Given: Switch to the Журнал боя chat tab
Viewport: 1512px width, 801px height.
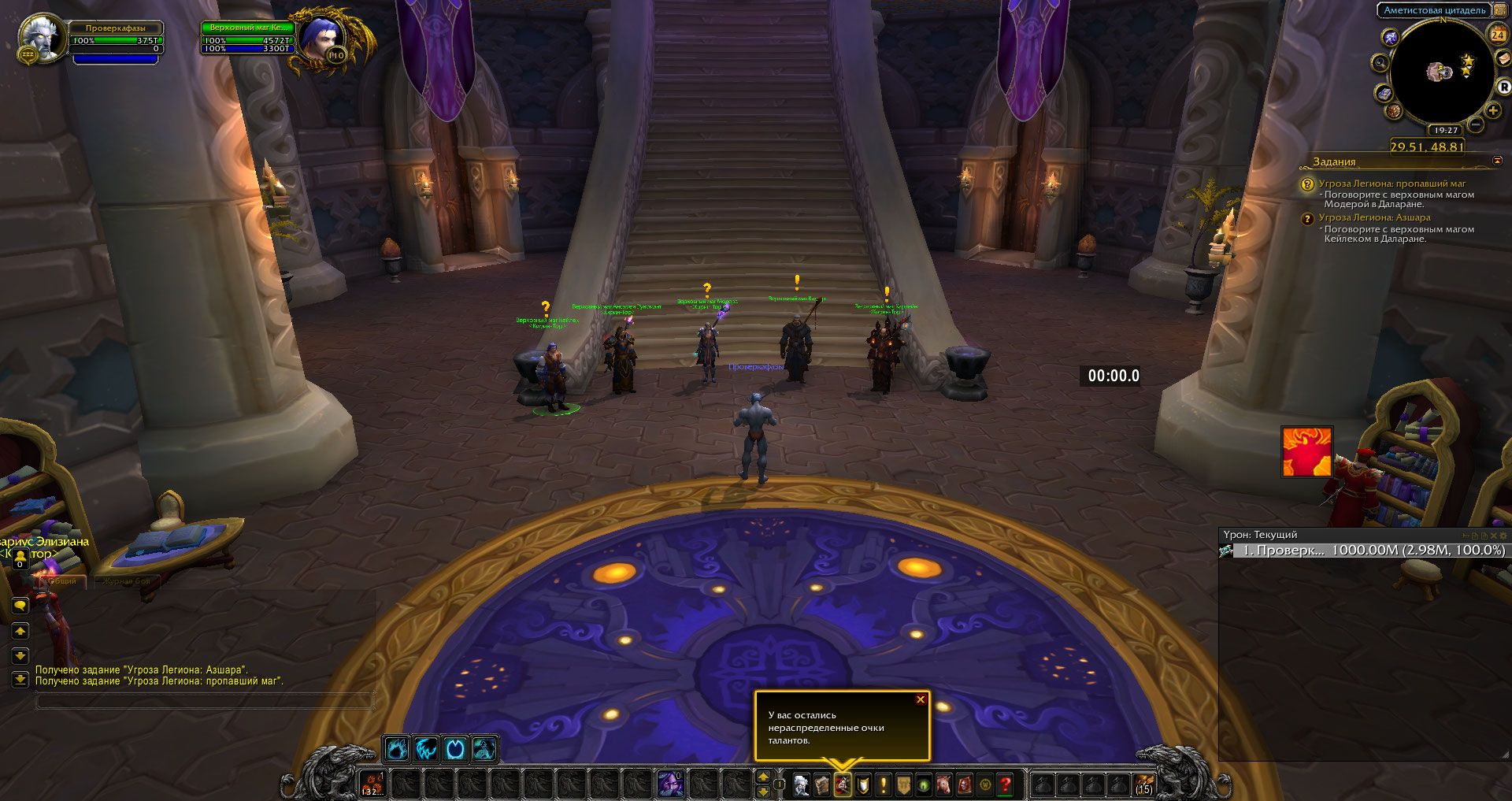Looking at the screenshot, I should pyautogui.click(x=124, y=580).
